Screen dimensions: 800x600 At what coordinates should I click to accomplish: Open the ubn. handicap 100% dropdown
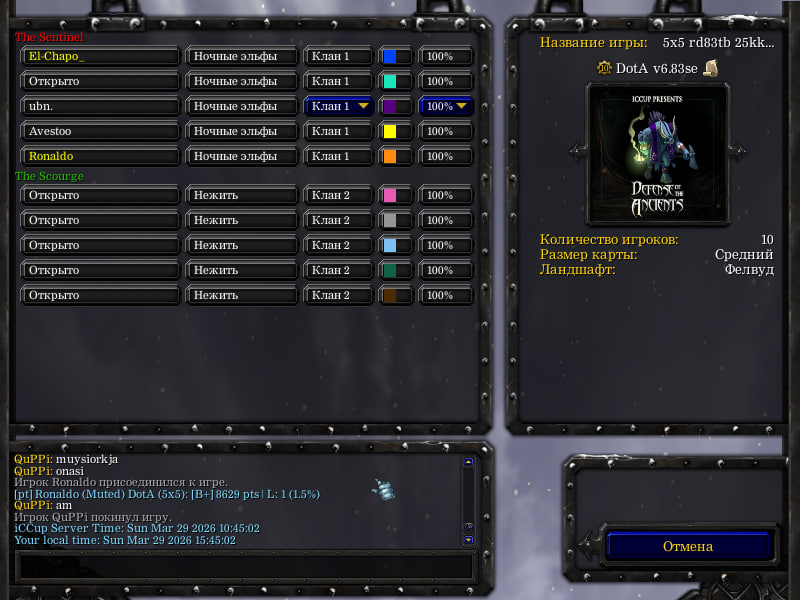coord(446,106)
